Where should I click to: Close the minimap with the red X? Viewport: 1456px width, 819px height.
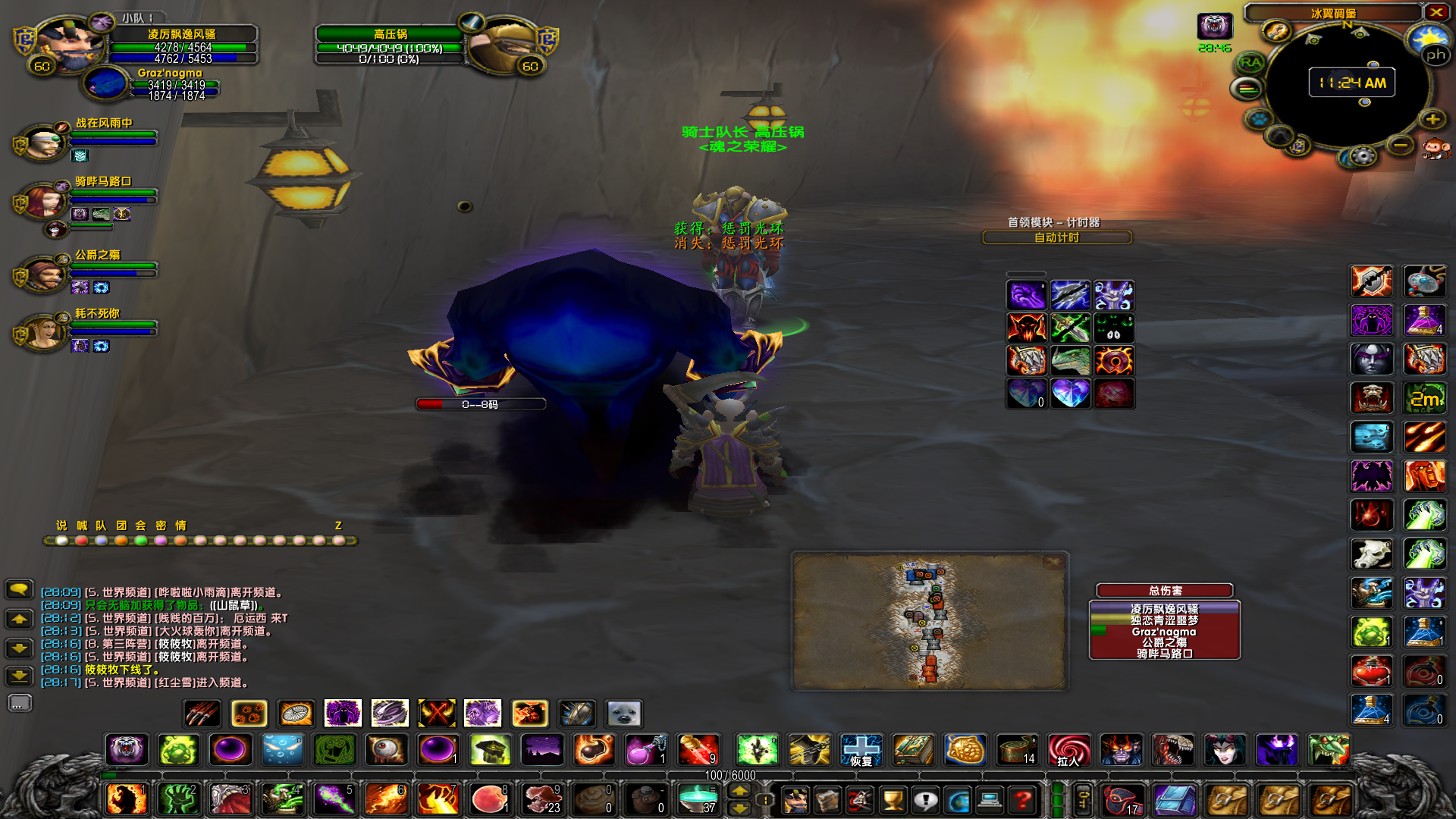click(1436, 12)
